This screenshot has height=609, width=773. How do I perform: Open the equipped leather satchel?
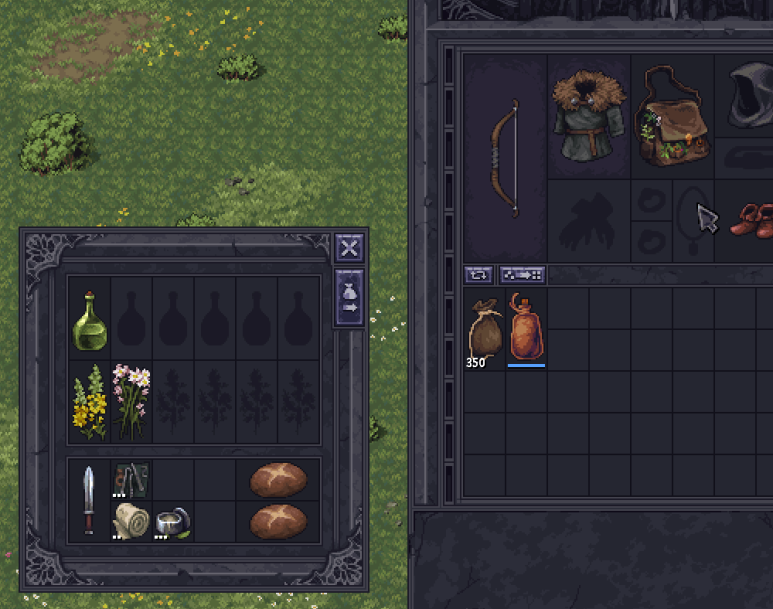(x=672, y=117)
